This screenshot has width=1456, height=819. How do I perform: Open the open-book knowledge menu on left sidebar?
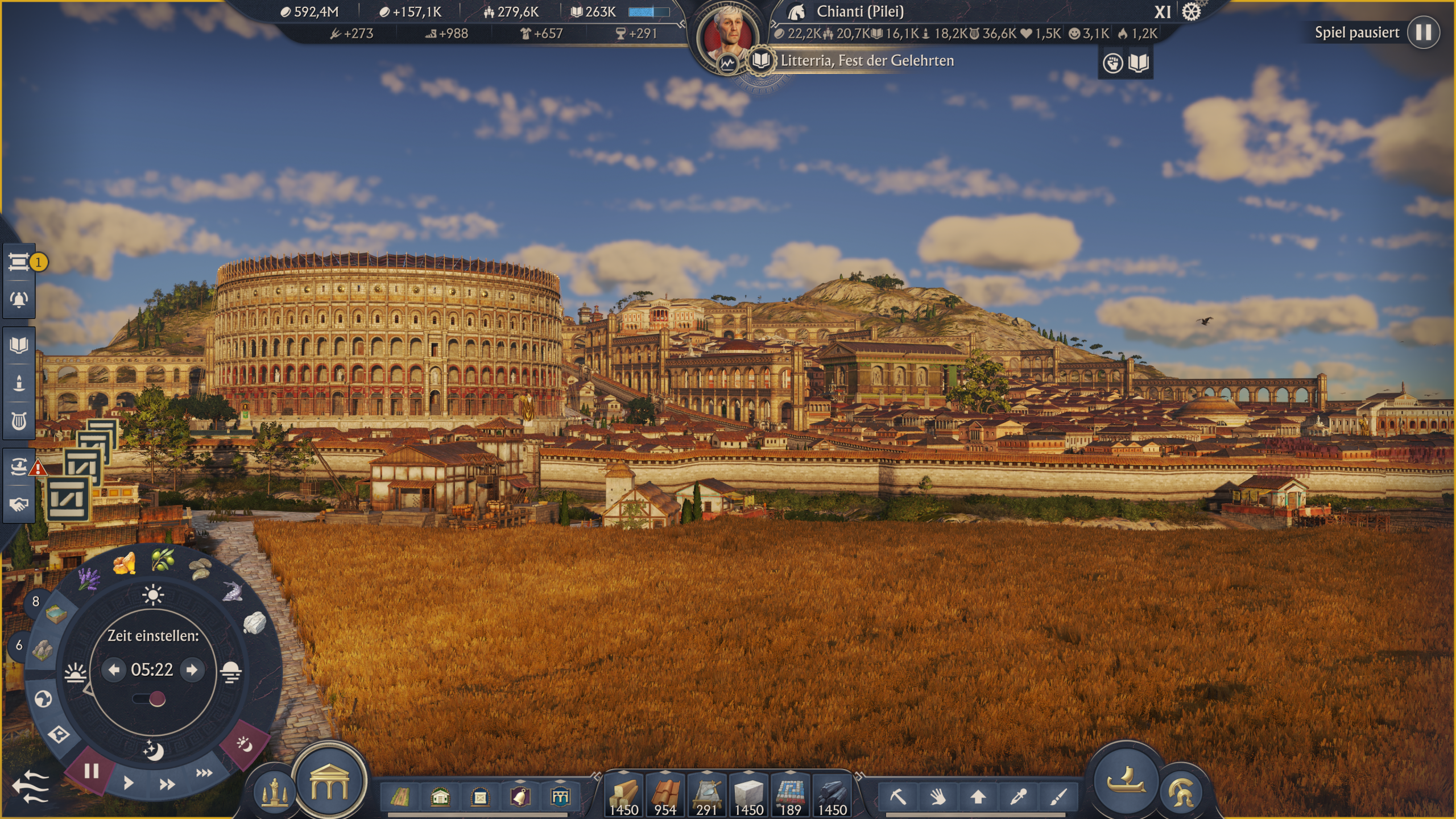coord(19,345)
